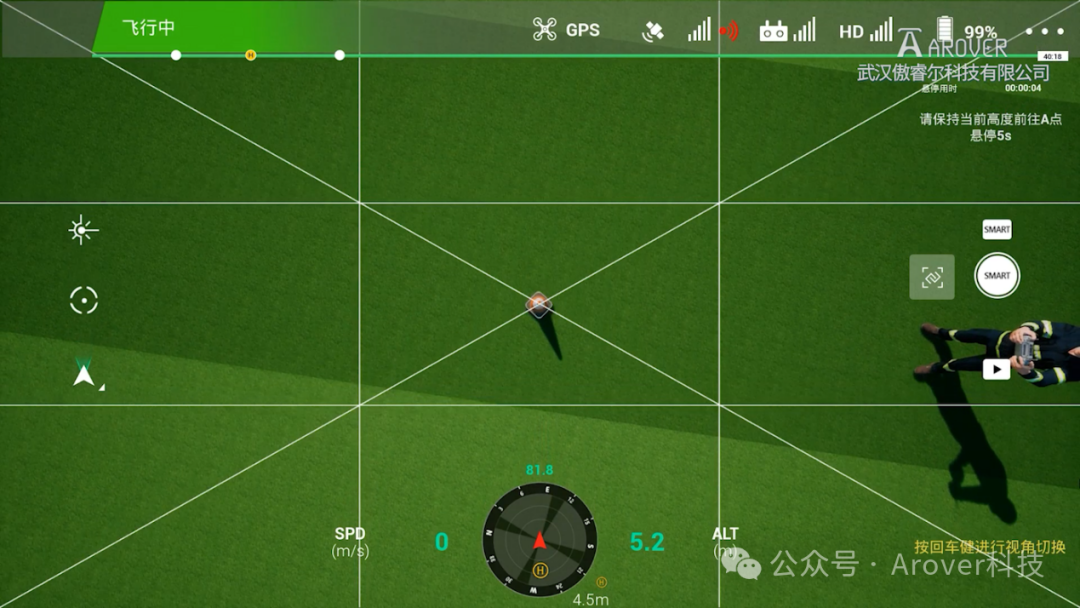Open the HD video link signal status
This screenshot has width=1080, height=608.
point(865,31)
